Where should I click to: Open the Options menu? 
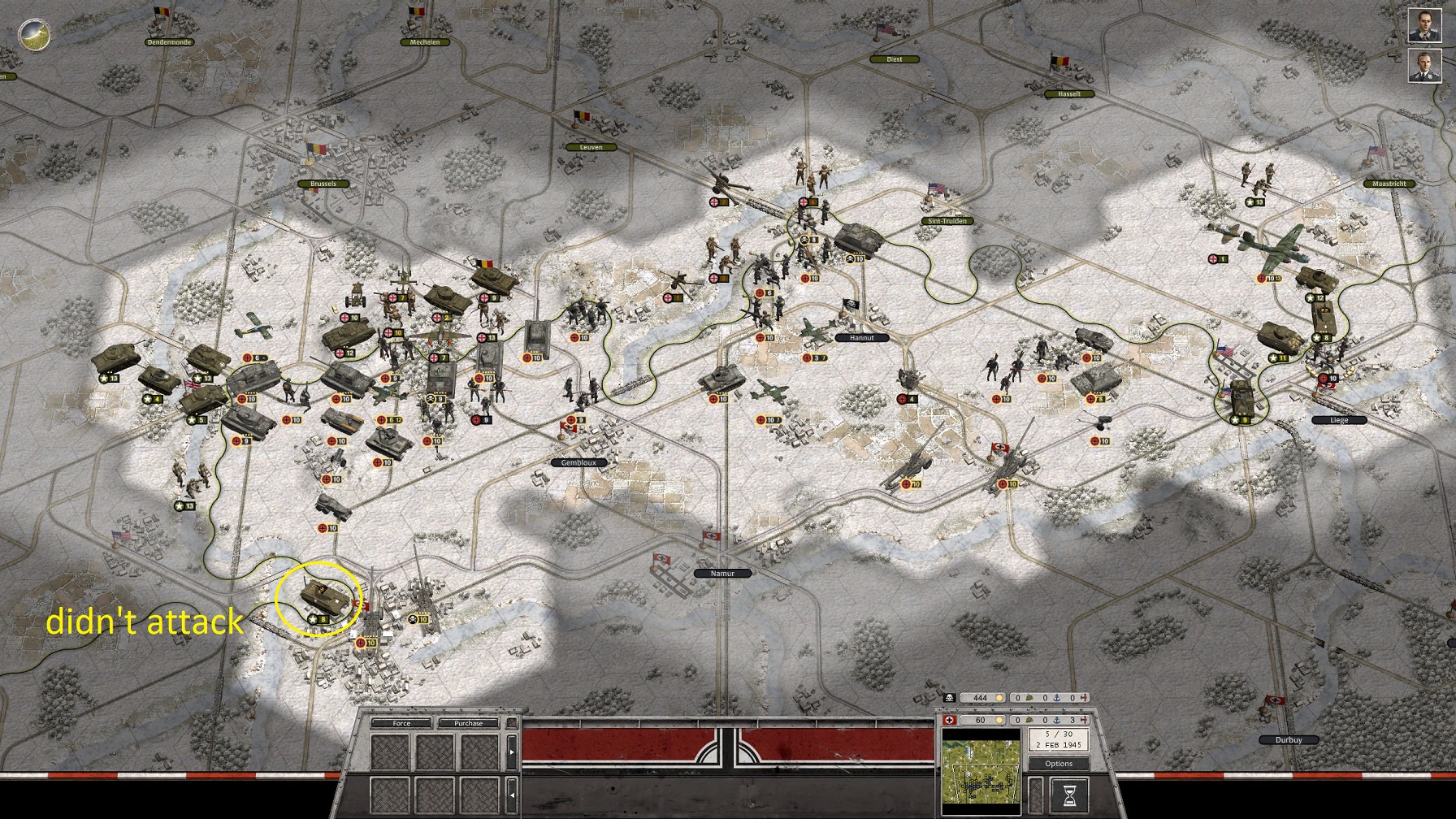coord(1058,764)
